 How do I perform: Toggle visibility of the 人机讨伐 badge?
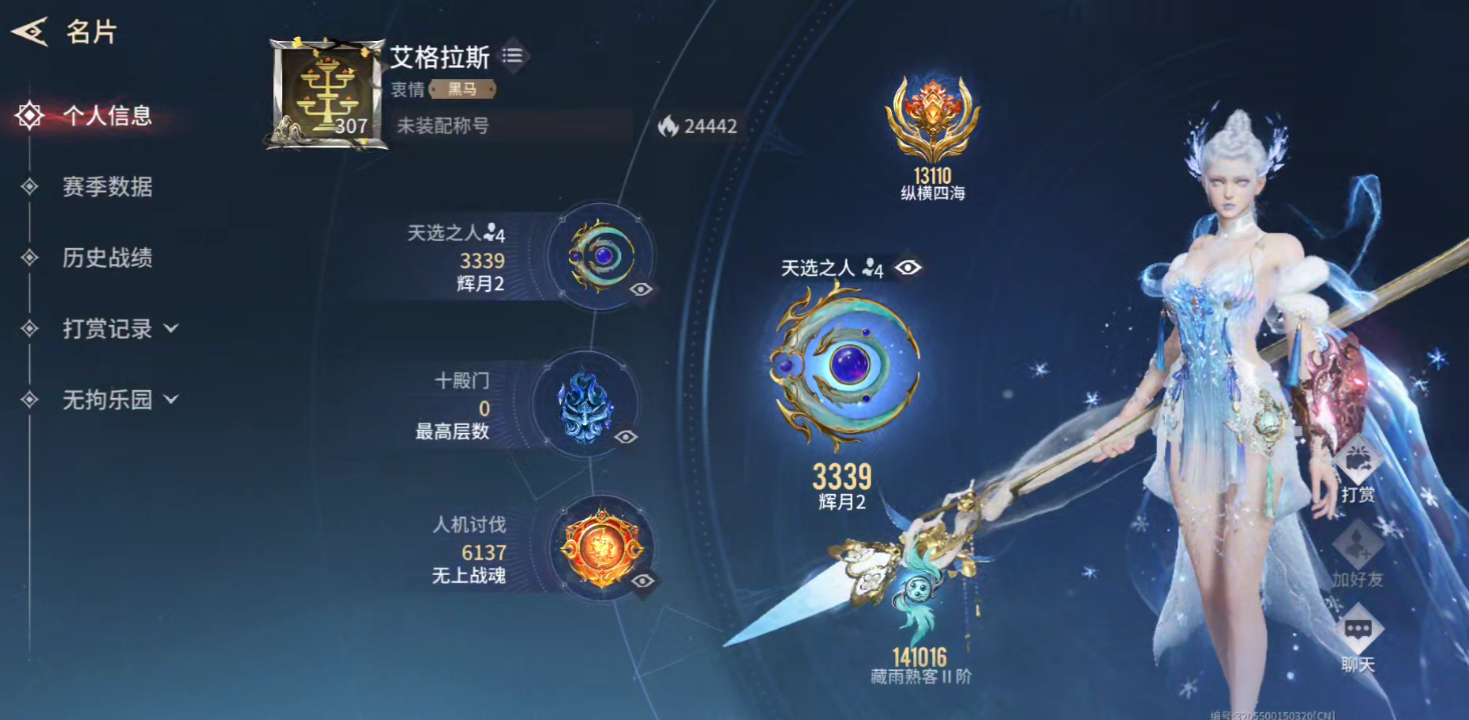click(643, 581)
